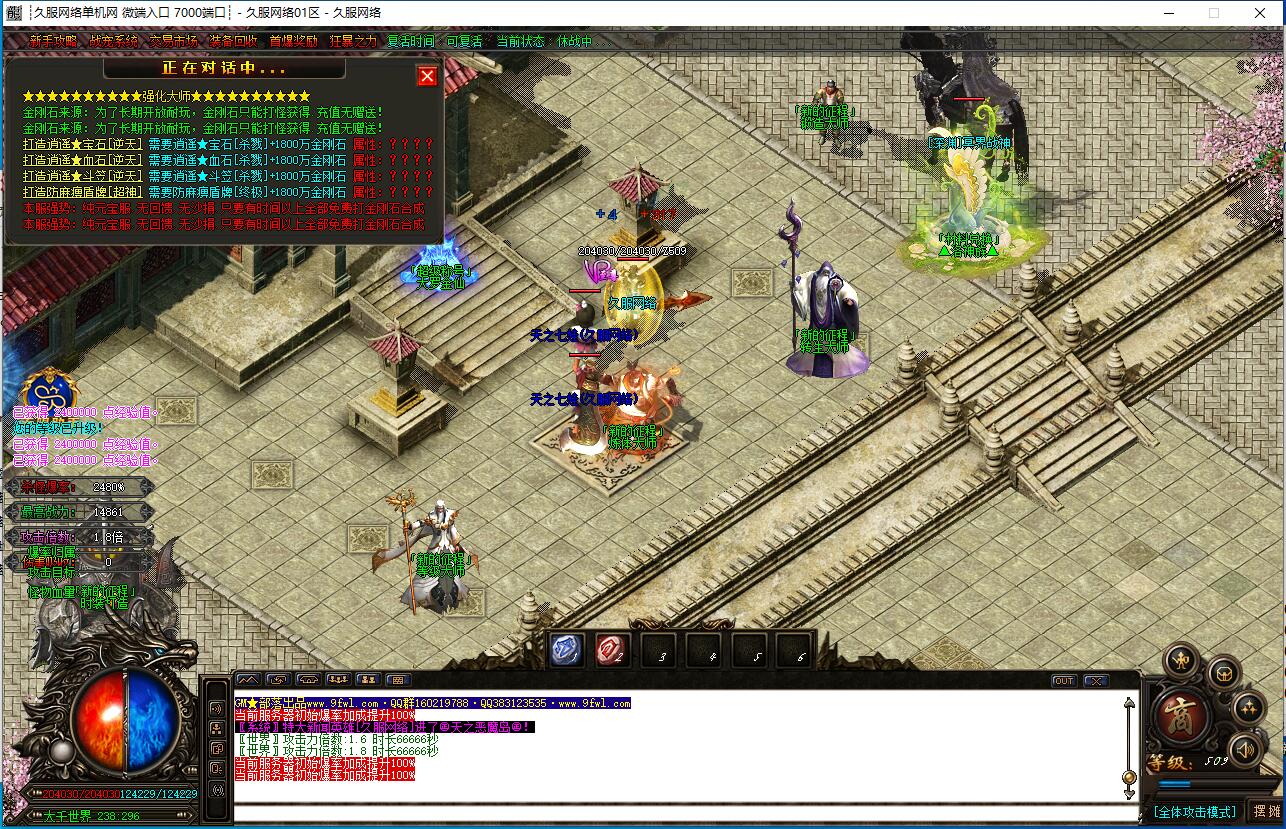This screenshot has width=1286, height=829.
Task: Open the 装备回收 menu
Action: coord(233,42)
